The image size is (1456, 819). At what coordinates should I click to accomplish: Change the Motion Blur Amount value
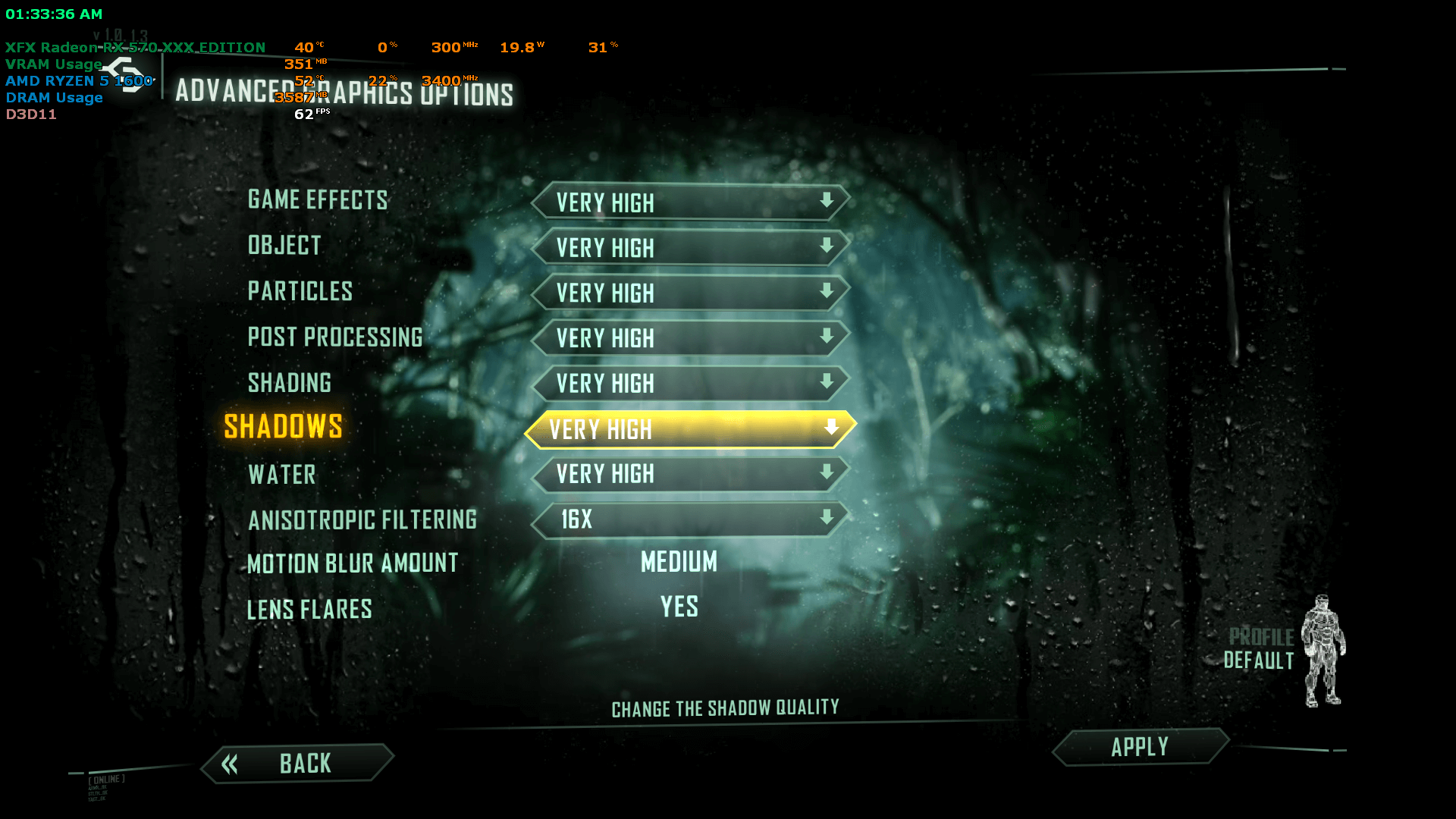[679, 563]
